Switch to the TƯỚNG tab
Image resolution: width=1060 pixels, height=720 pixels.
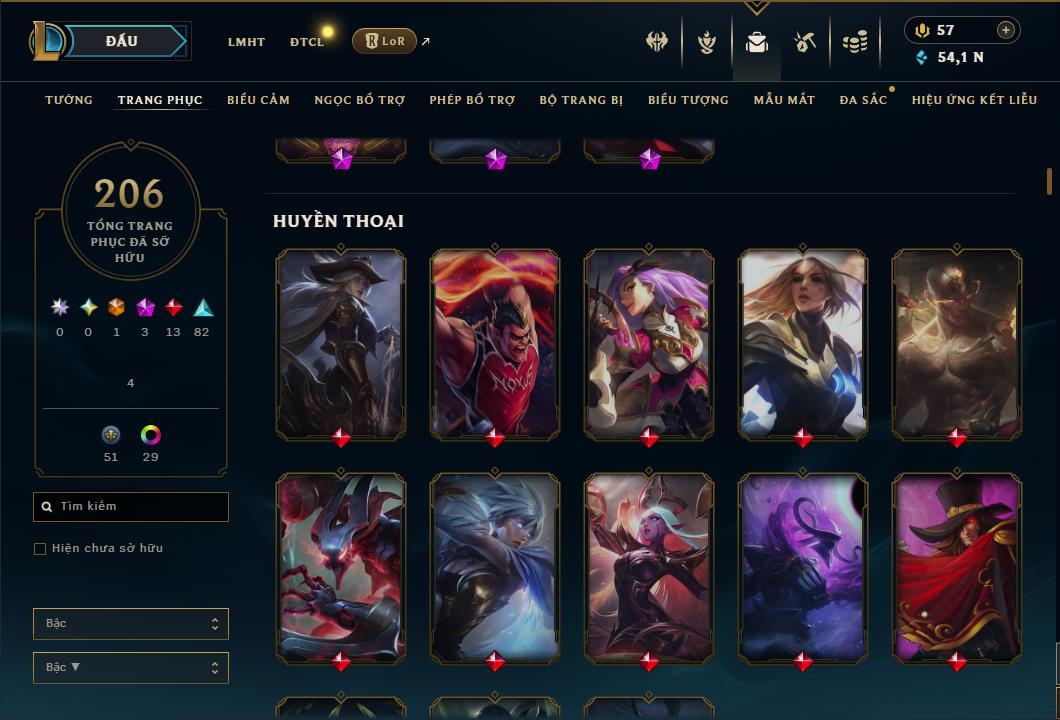pos(69,100)
